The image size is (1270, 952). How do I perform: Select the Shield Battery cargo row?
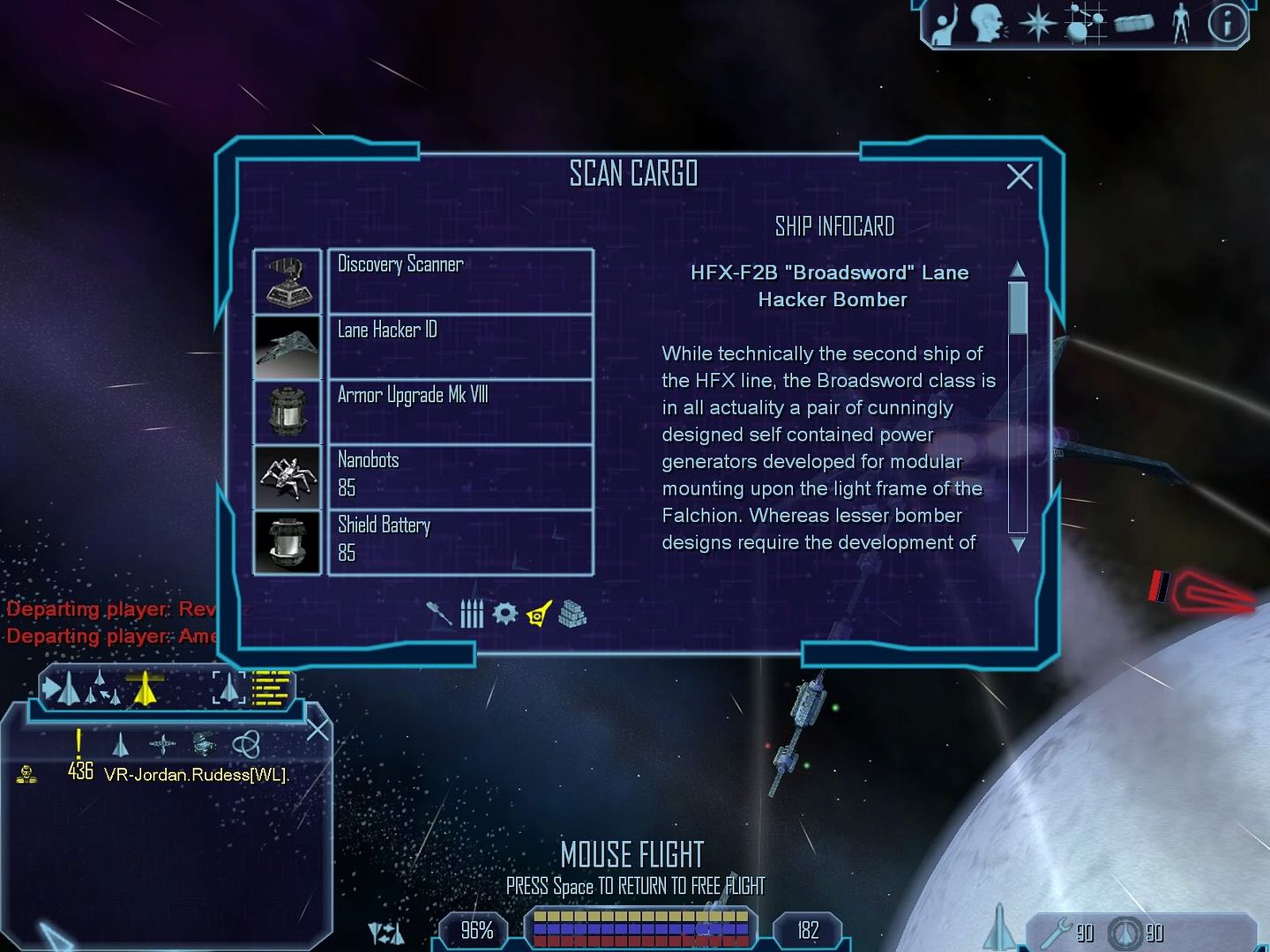[x=459, y=542]
